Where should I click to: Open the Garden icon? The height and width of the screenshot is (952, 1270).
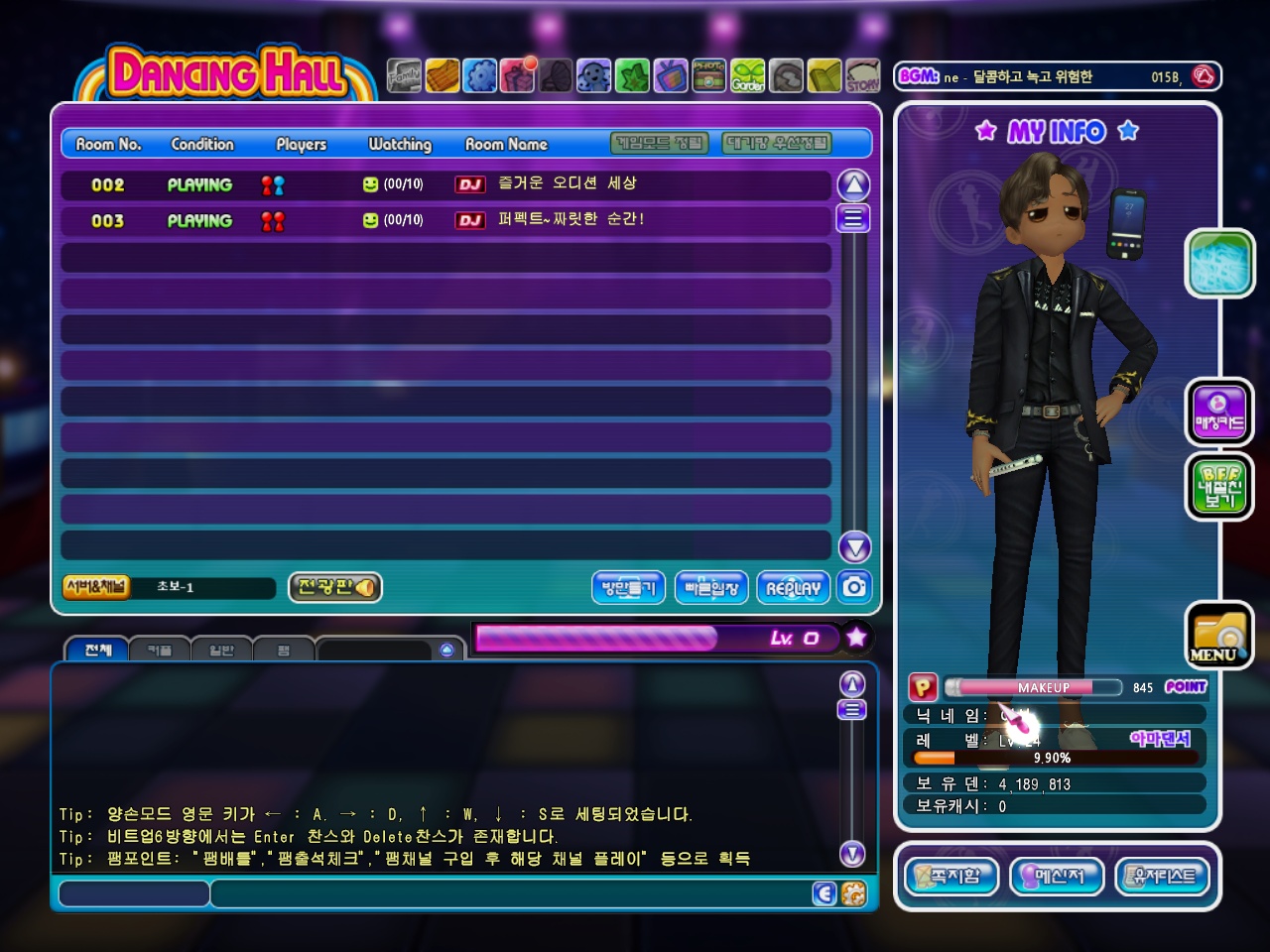pyautogui.click(x=748, y=75)
